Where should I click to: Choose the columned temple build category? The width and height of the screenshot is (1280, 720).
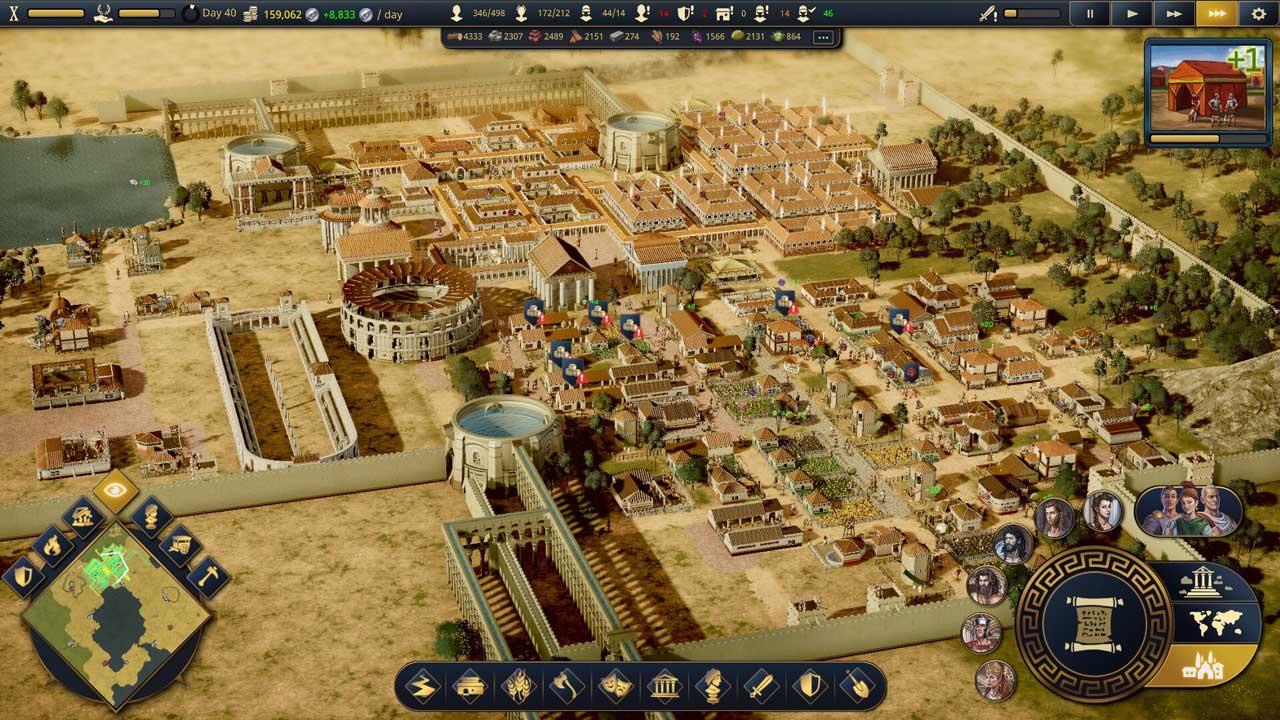pos(664,686)
